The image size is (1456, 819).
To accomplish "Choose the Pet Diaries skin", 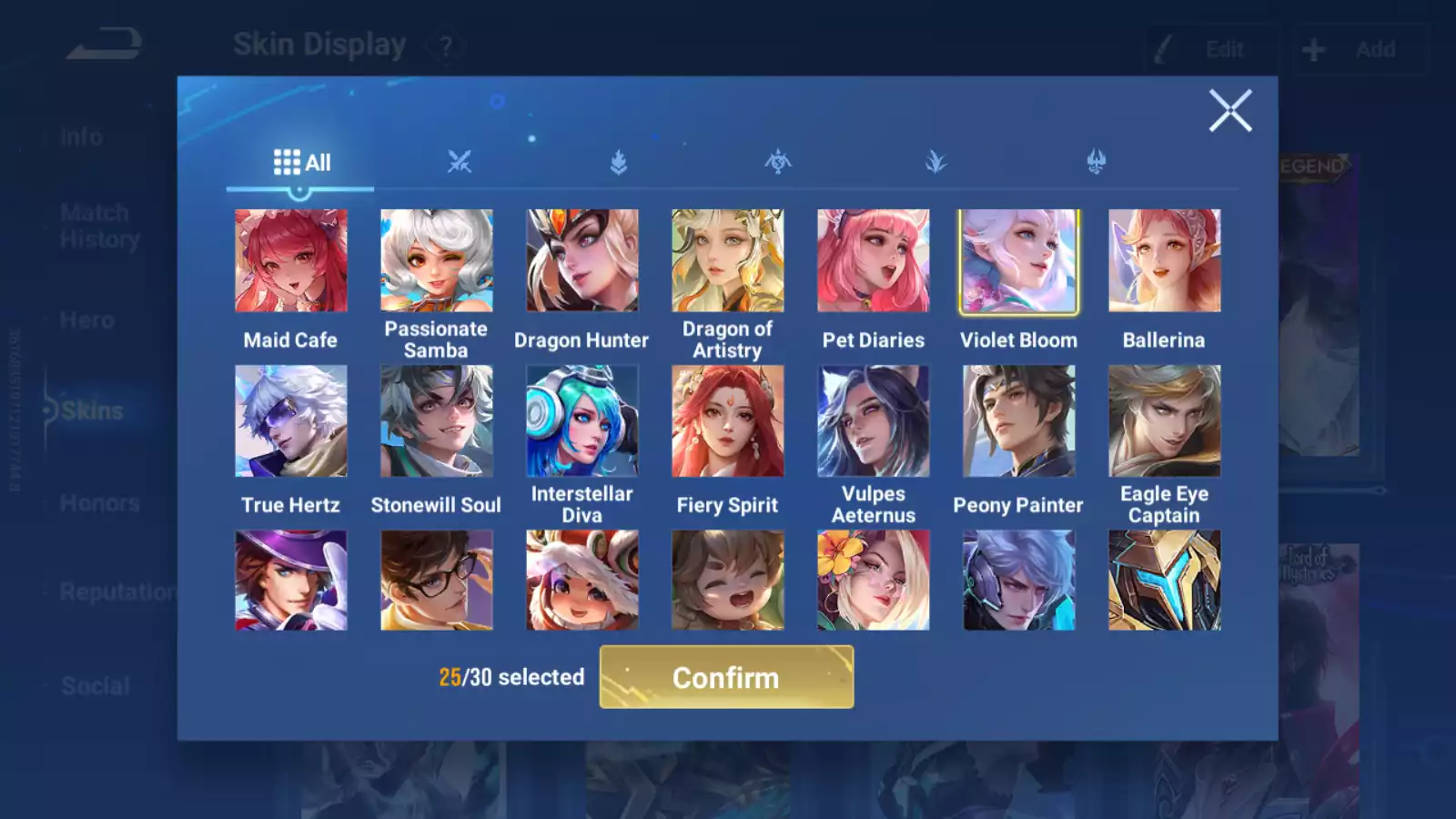I will 873,261.
